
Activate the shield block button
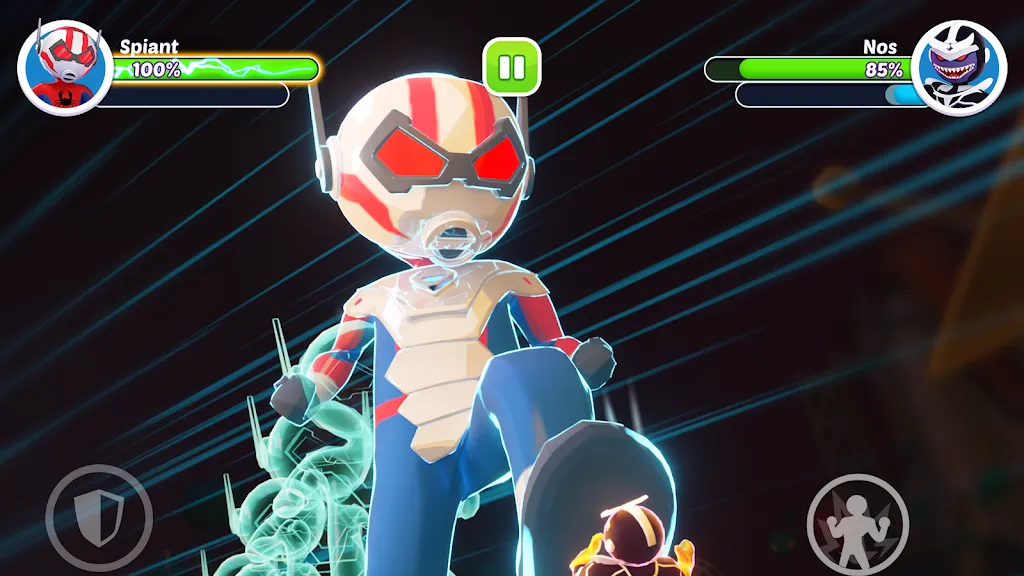[x=98, y=518]
